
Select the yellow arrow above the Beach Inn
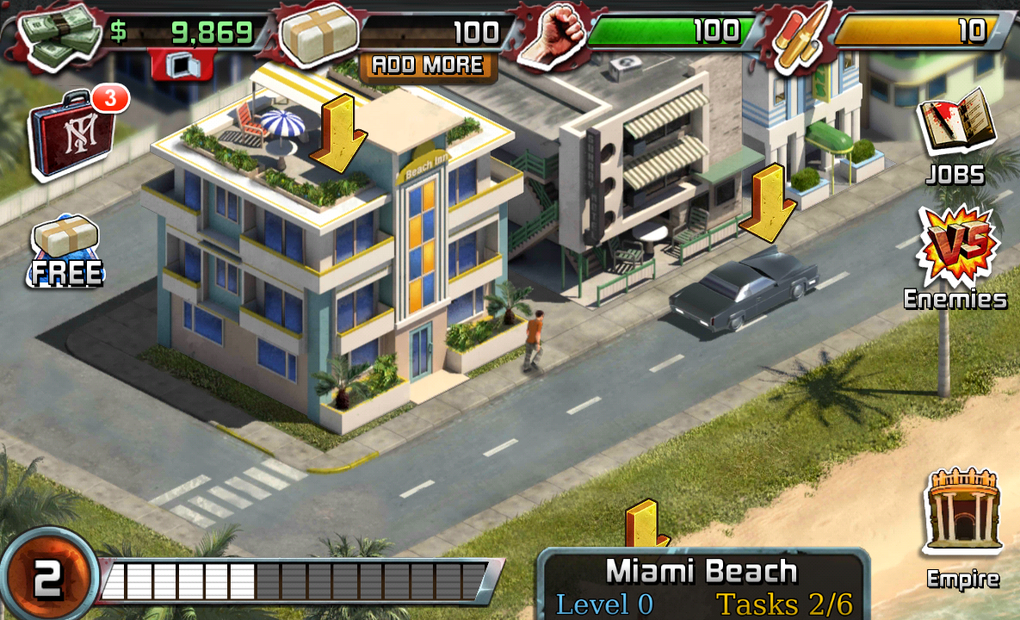click(338, 134)
